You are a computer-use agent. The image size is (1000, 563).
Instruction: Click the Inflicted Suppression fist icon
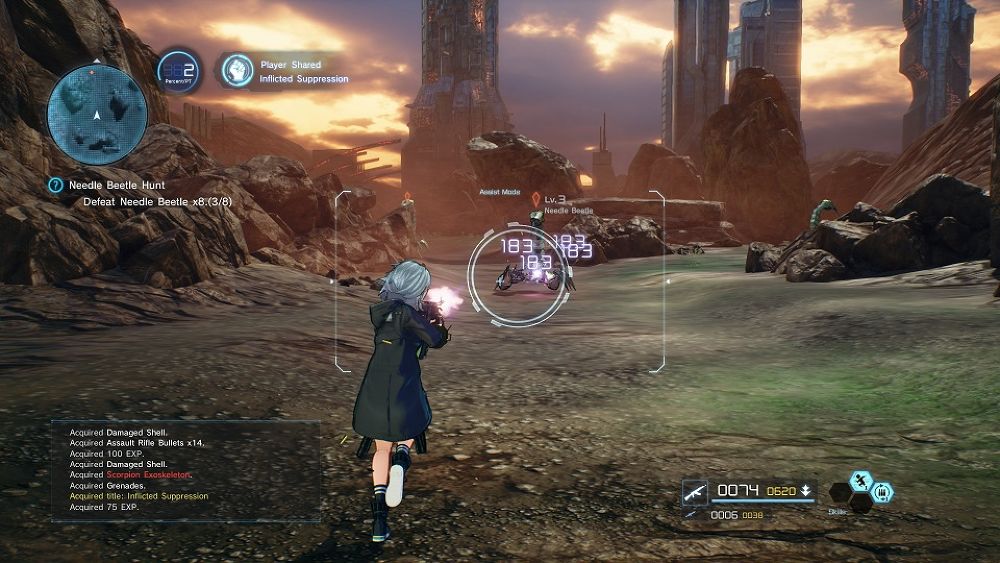pos(237,70)
